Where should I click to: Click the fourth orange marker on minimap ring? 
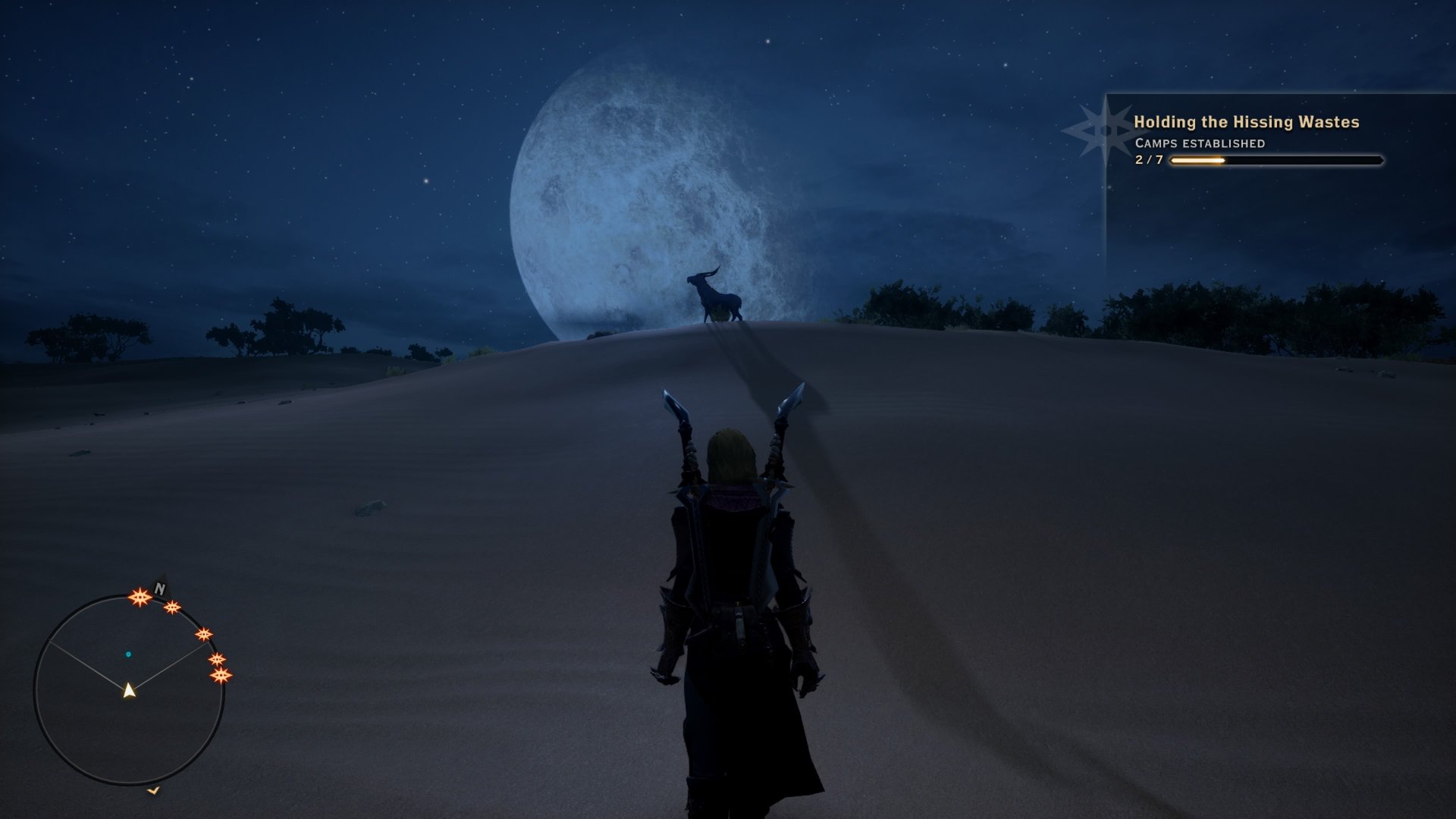pyautogui.click(x=217, y=659)
